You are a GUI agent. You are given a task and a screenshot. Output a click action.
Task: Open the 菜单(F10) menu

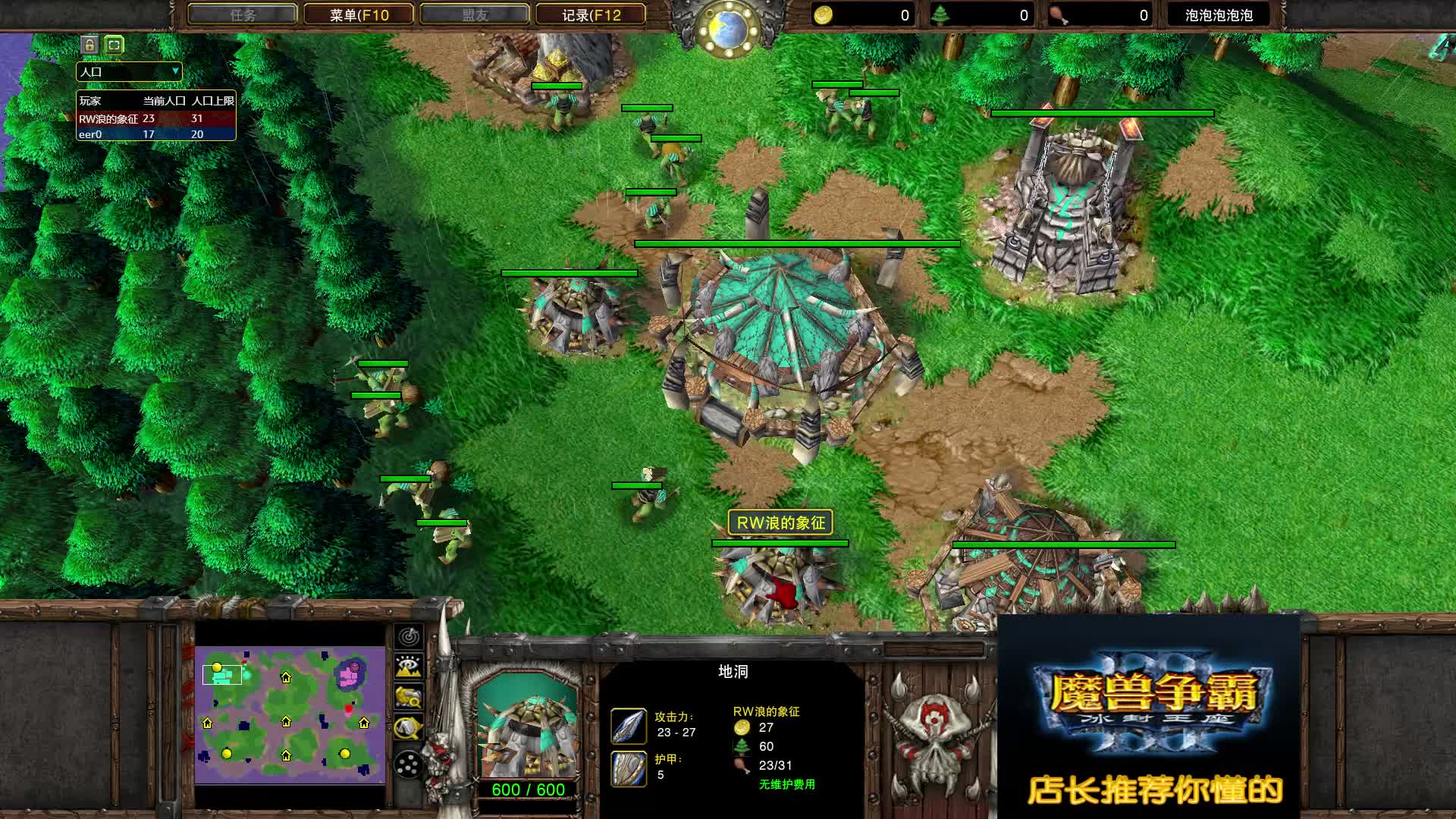[356, 14]
